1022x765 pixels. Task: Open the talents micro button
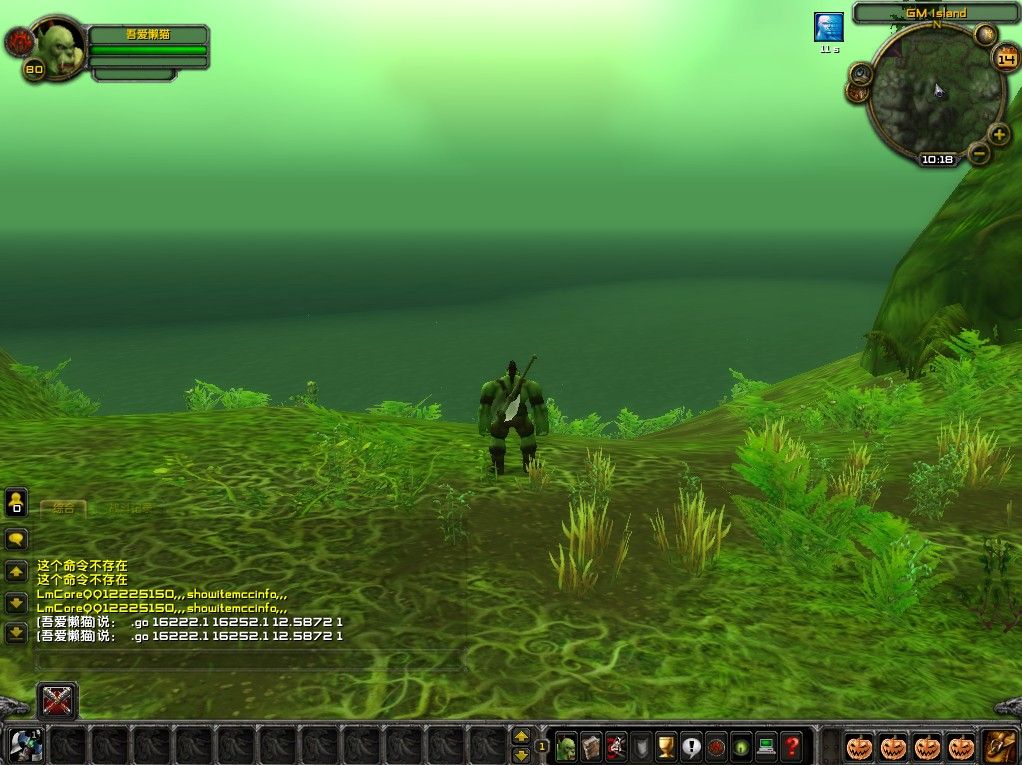(x=616, y=746)
